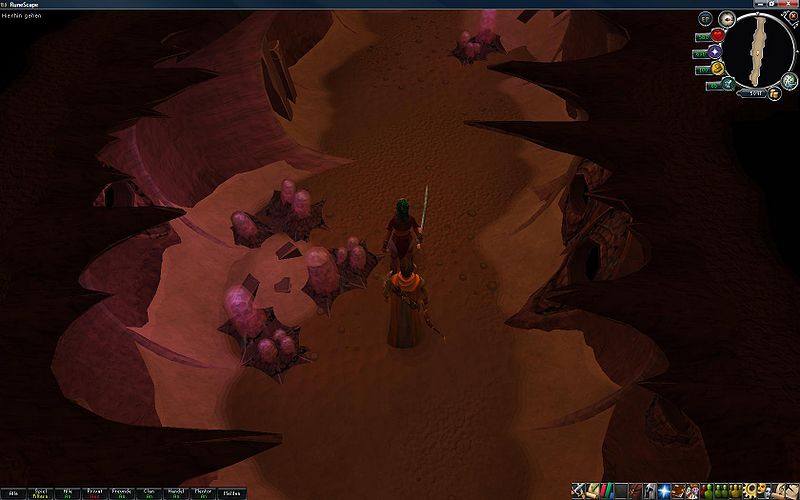Image resolution: width=800 pixels, height=500 pixels.
Task: Open the blue star magic spellbook tab
Action: (664, 491)
